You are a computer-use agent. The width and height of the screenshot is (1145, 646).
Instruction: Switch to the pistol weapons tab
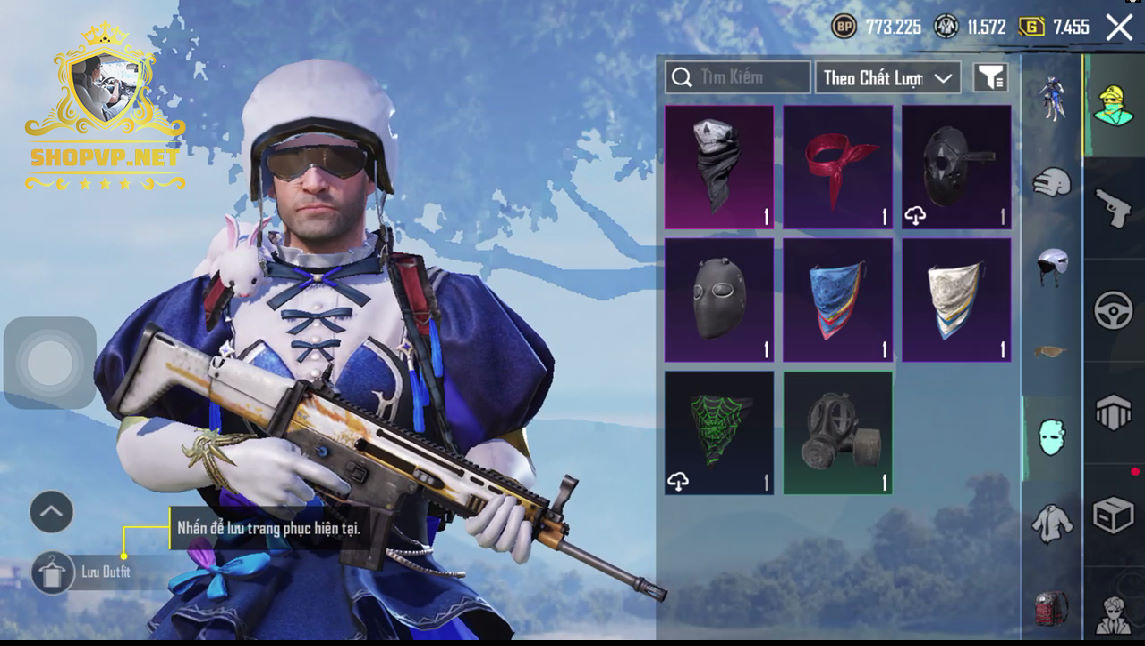(x=1113, y=208)
